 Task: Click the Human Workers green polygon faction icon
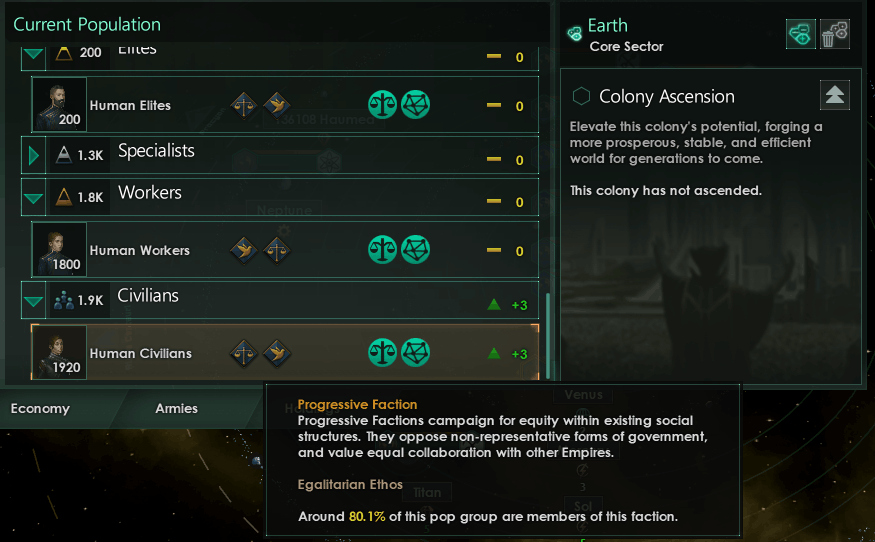[416, 250]
